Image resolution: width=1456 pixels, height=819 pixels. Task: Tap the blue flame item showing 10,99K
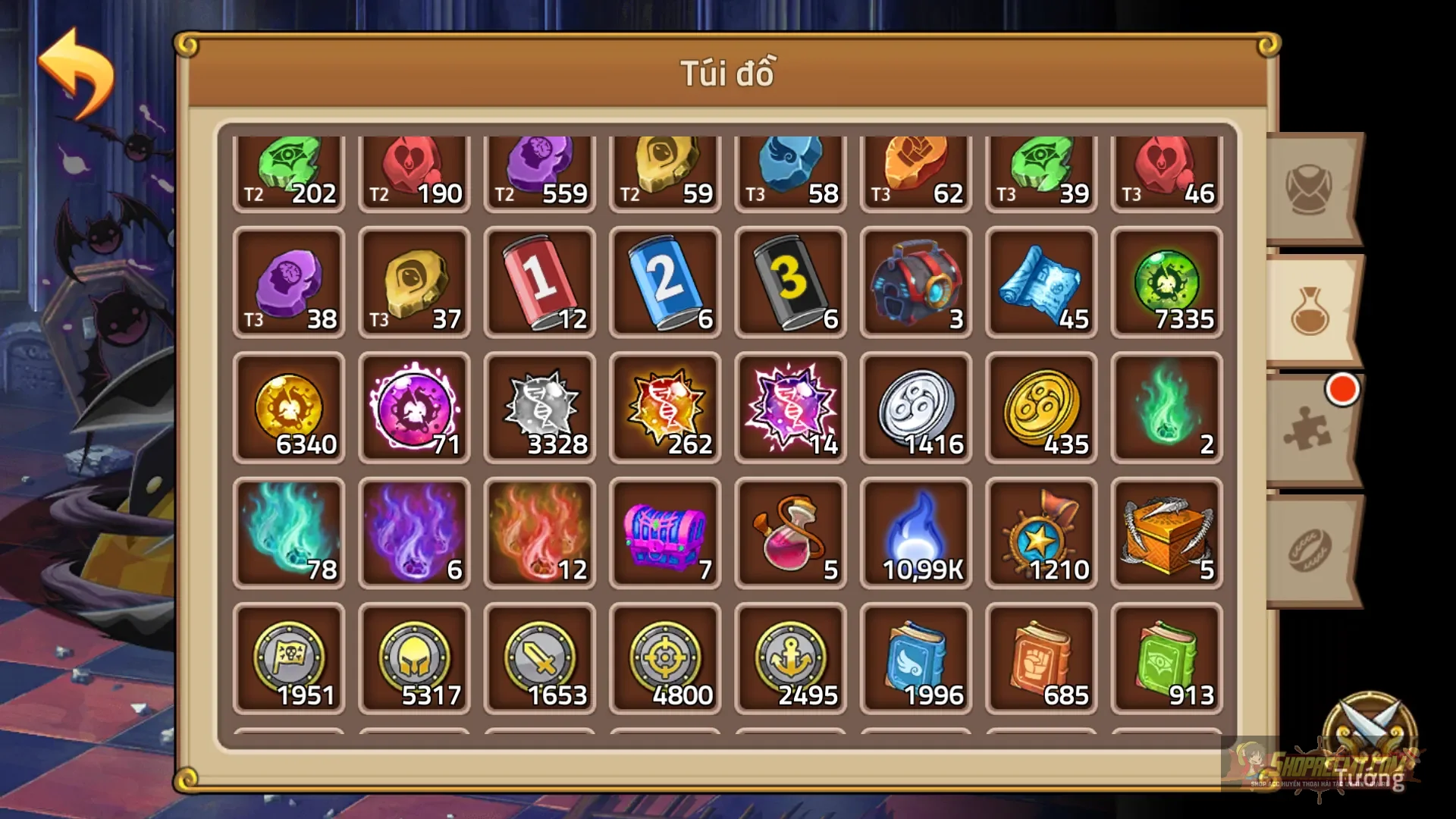[915, 531]
